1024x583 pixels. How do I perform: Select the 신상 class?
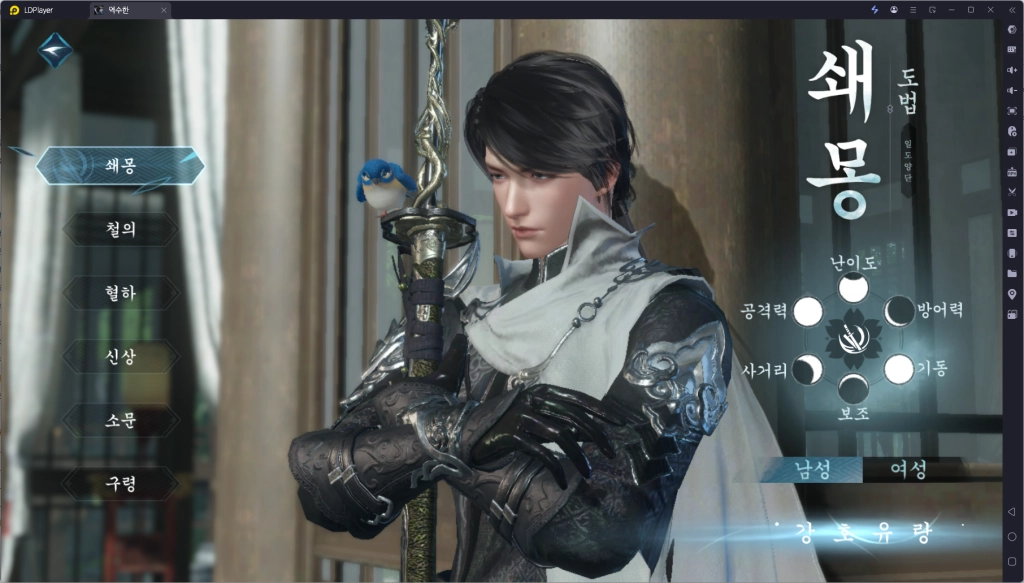point(120,357)
